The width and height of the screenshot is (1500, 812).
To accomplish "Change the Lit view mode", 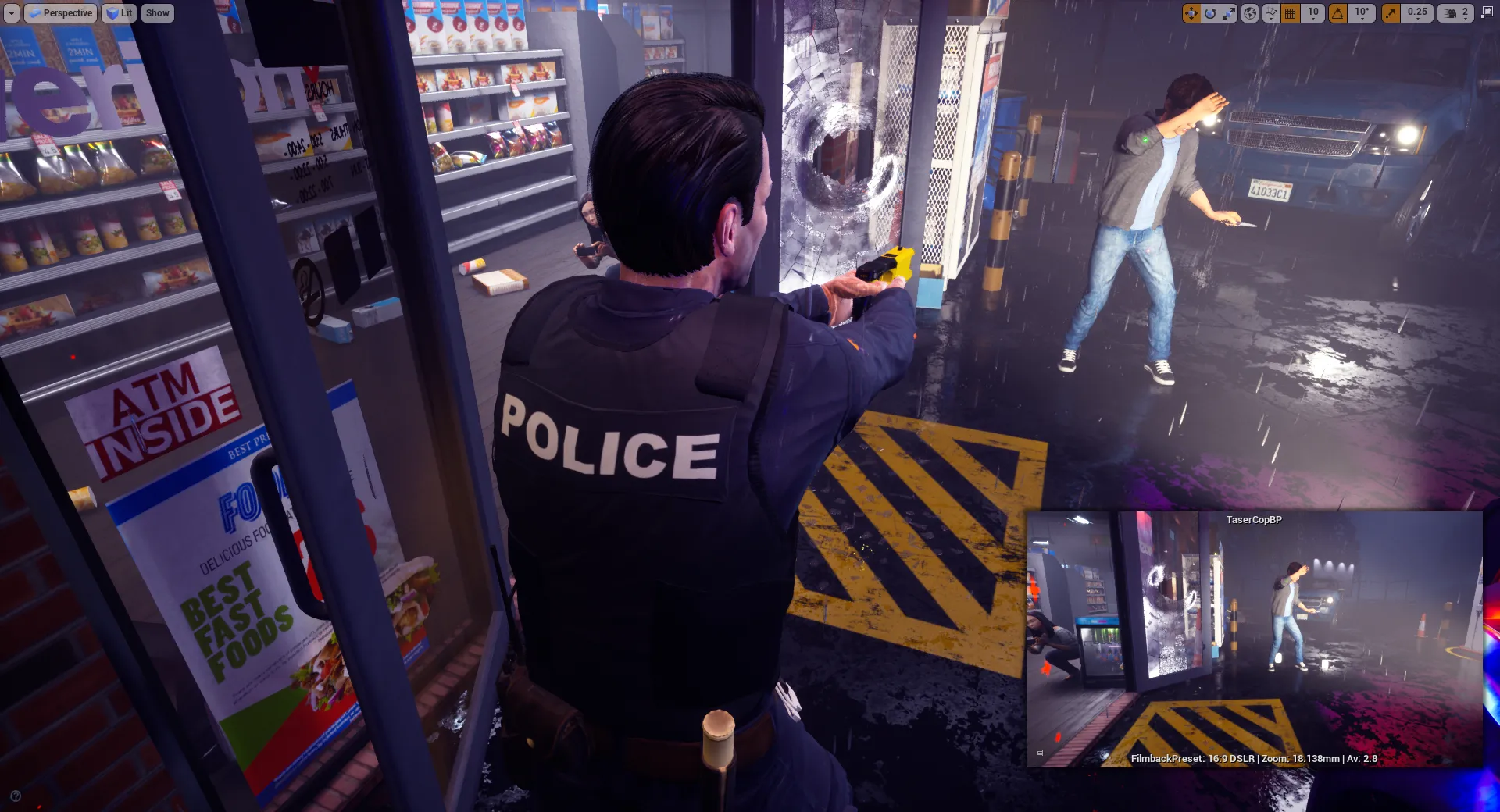I will (120, 13).
